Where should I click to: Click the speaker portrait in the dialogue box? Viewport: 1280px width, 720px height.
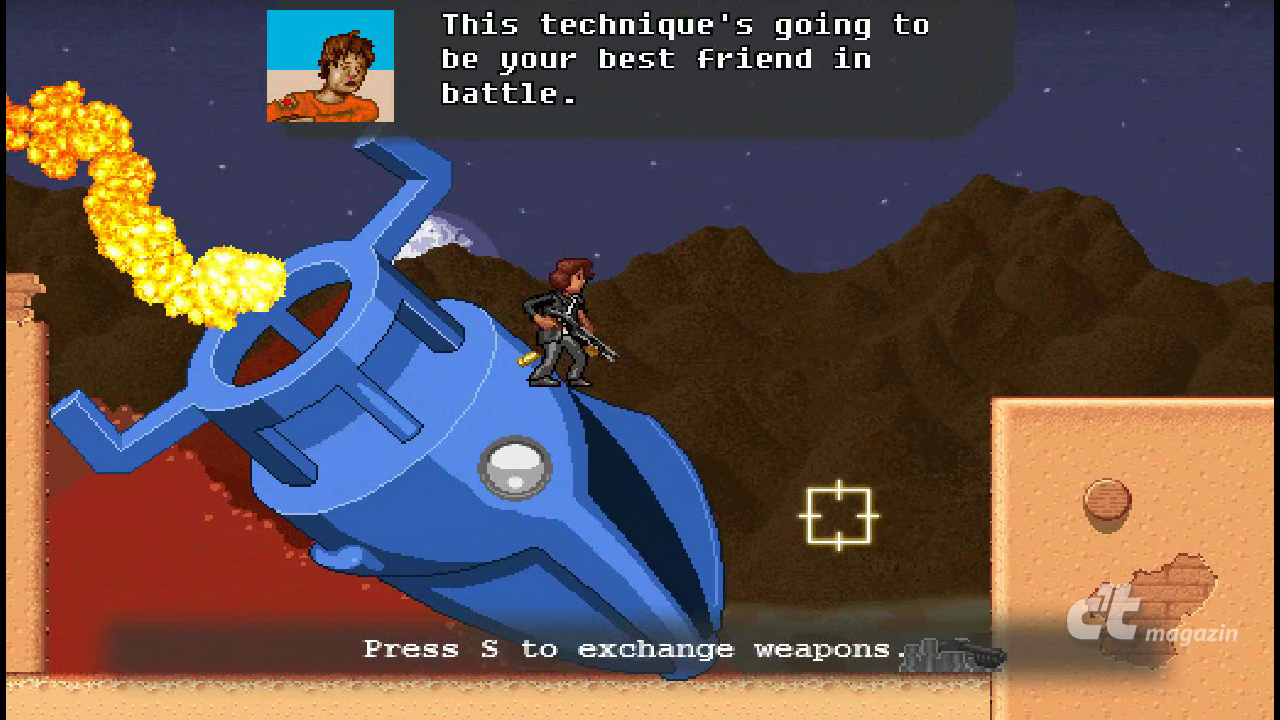(x=330, y=66)
